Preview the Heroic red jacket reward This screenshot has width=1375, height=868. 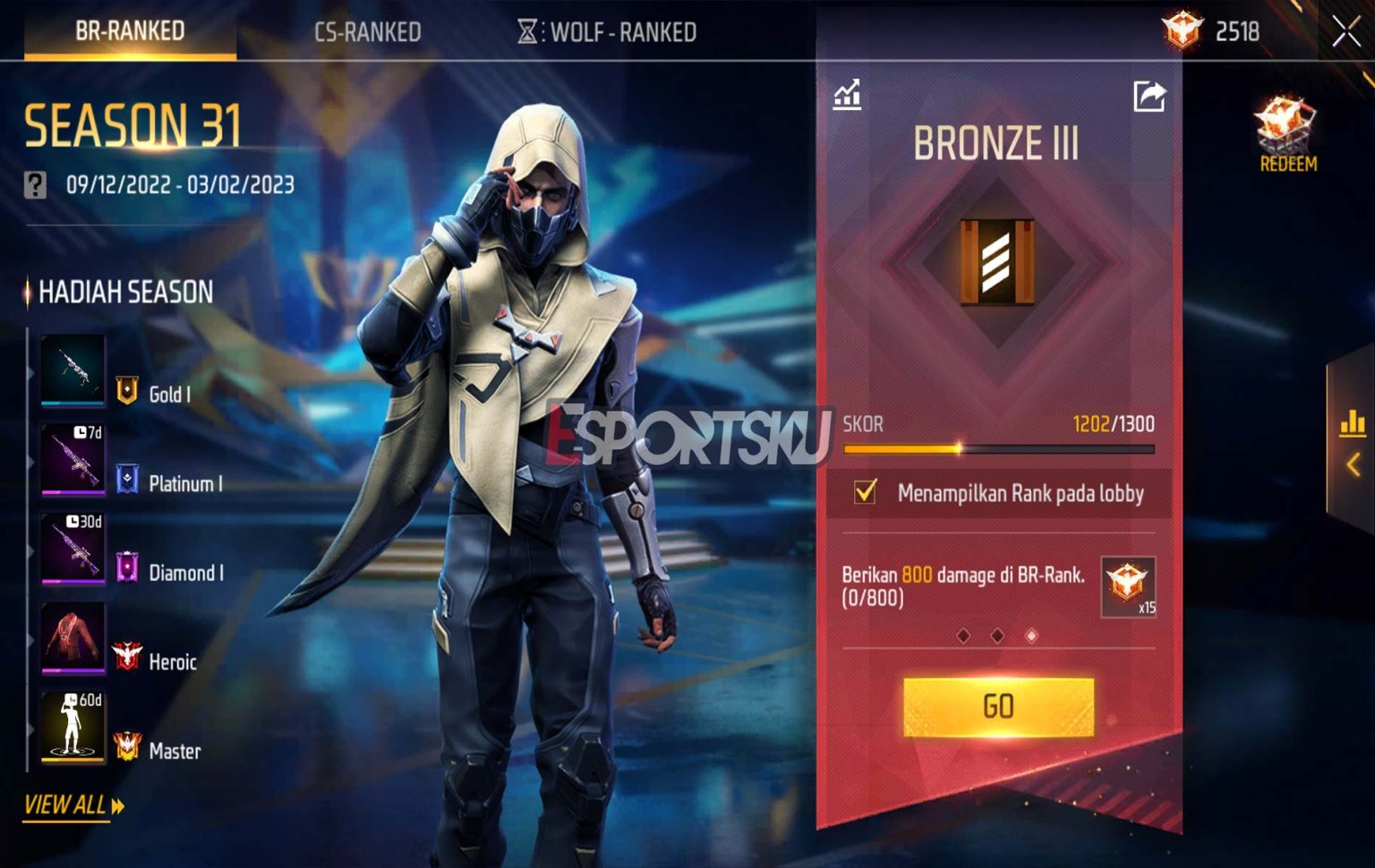(73, 637)
